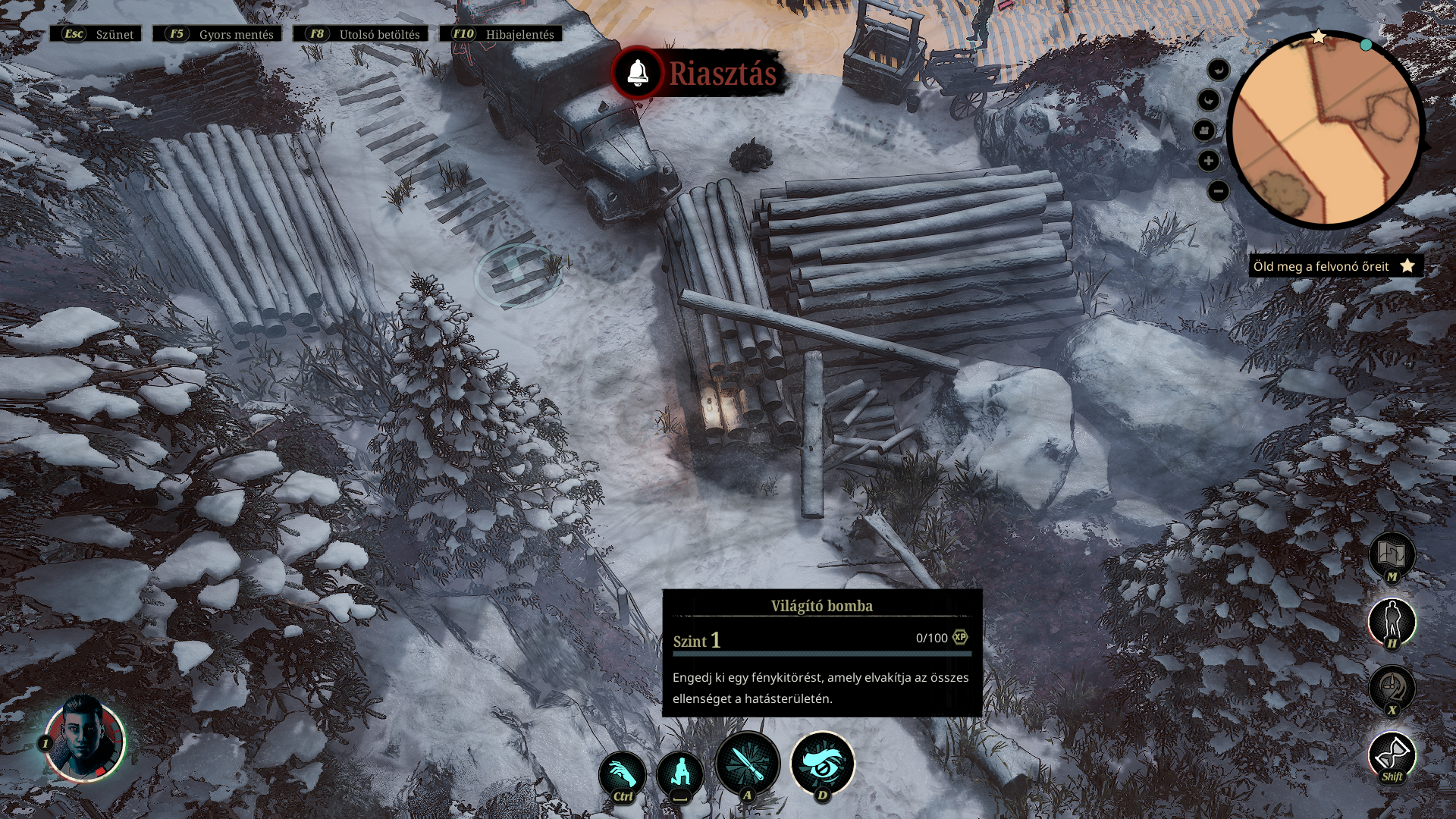Image resolution: width=1456 pixels, height=819 pixels.
Task: Click the second camera rotation arrow button
Action: click(1209, 100)
